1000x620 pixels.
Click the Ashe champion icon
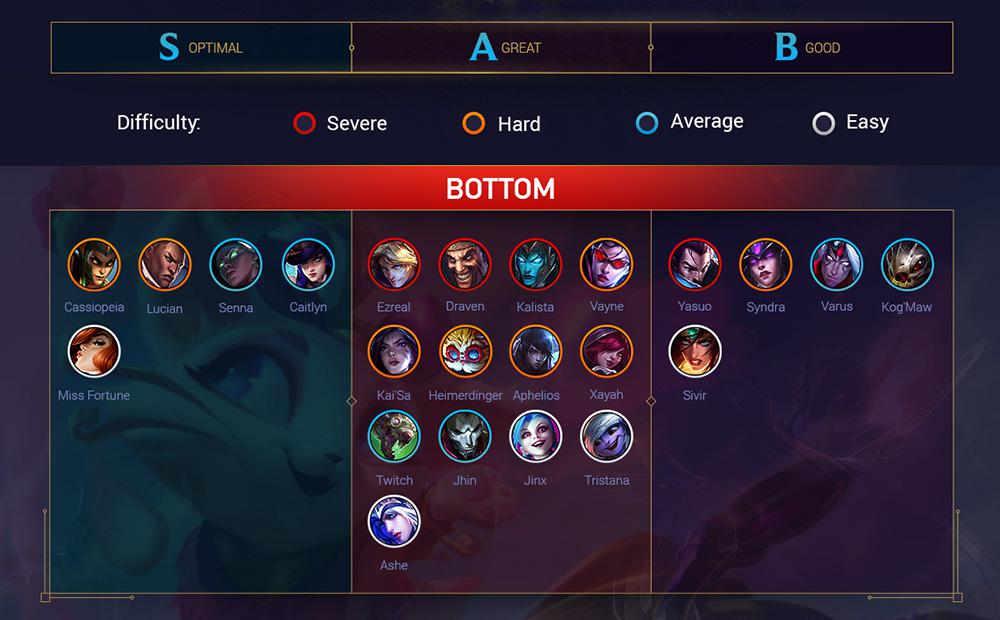pyautogui.click(x=394, y=522)
